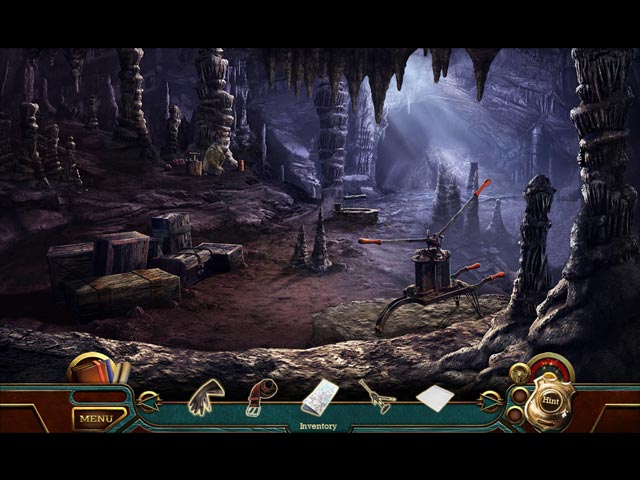The height and width of the screenshot is (480, 640).
Task: Click the inventory's right scroll arrow
Action: pyautogui.click(x=489, y=402)
